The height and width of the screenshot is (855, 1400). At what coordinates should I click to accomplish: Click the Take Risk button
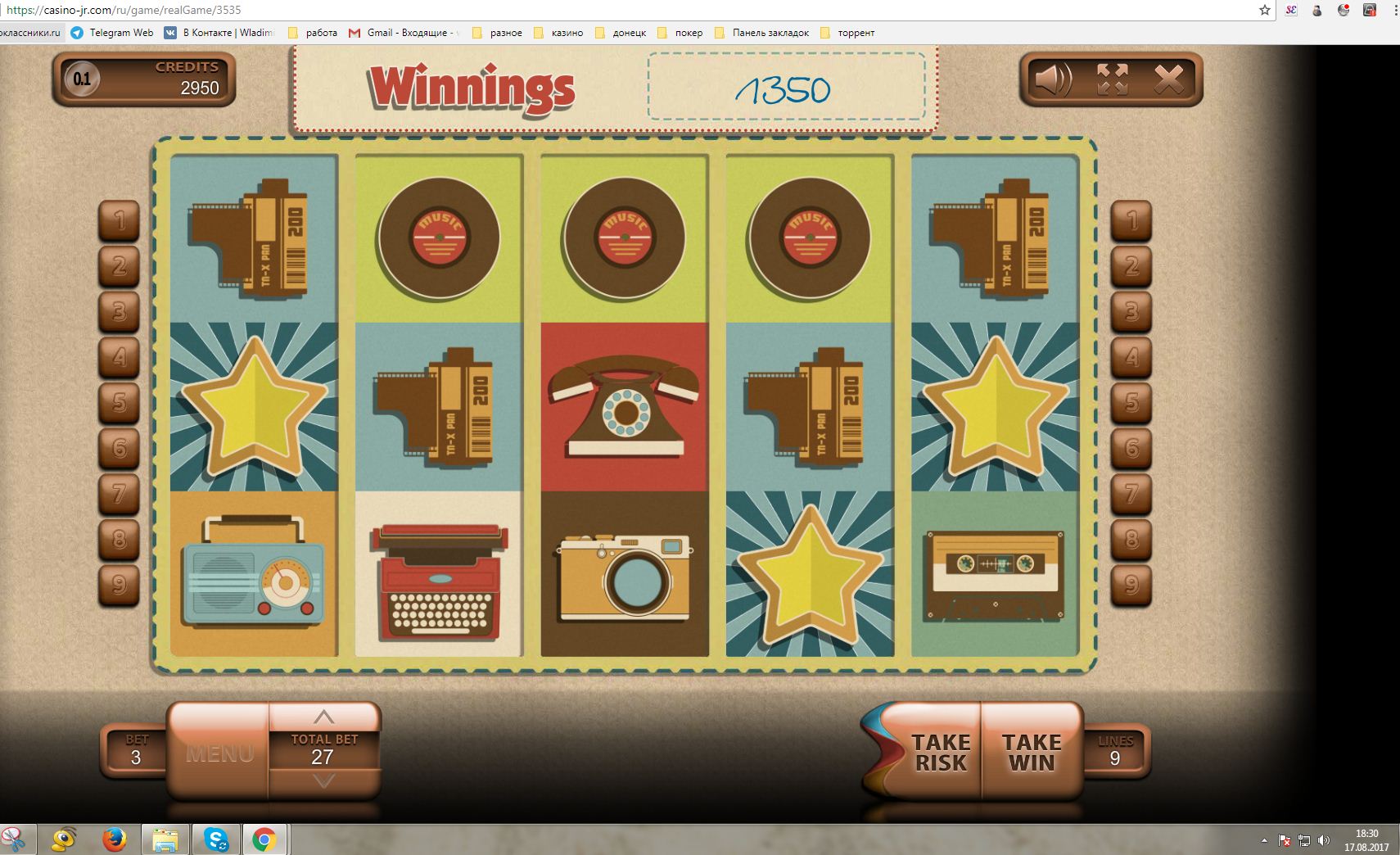click(940, 752)
